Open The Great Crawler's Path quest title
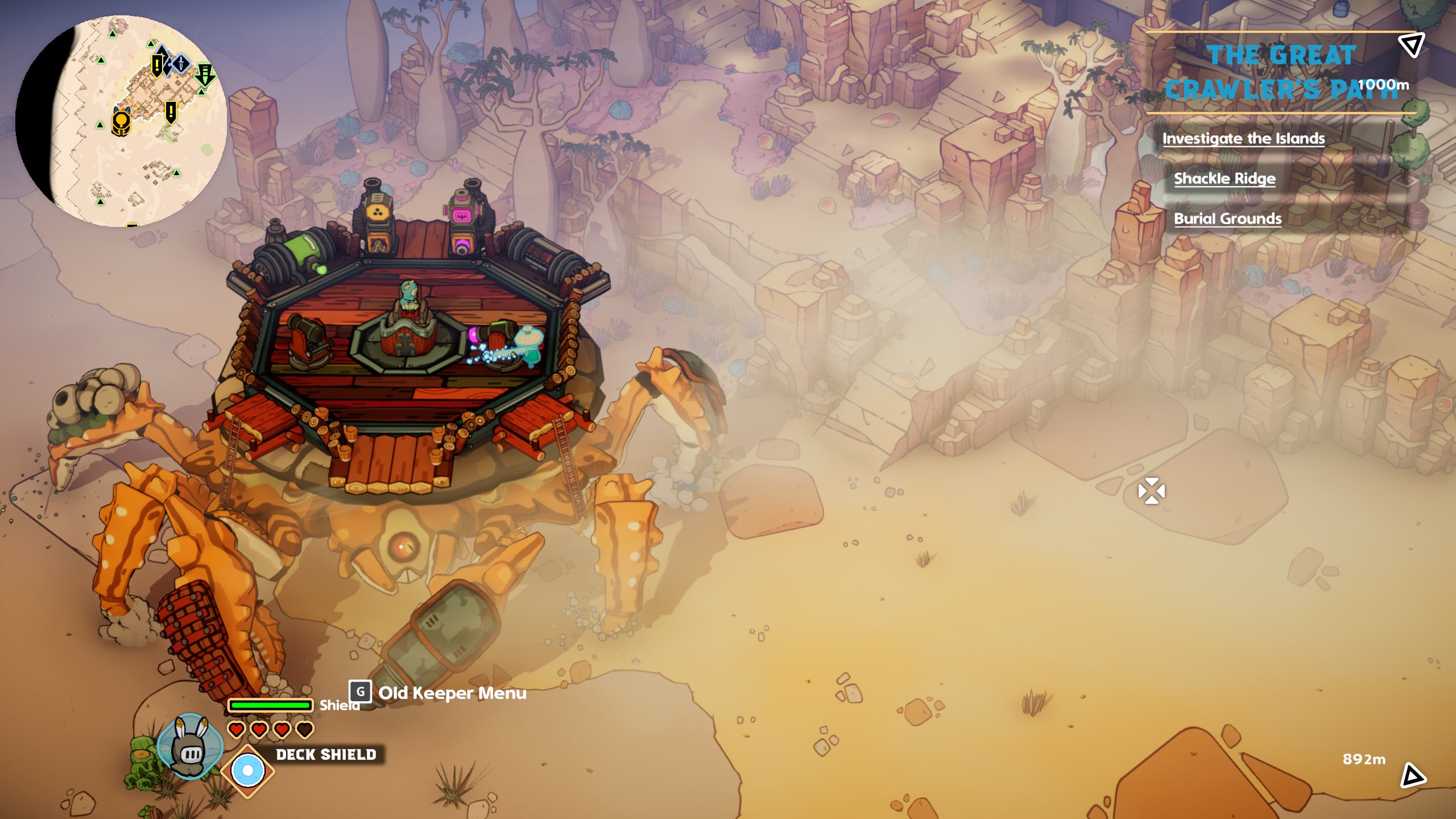Screen dimensions: 1456x819 click(x=1281, y=72)
